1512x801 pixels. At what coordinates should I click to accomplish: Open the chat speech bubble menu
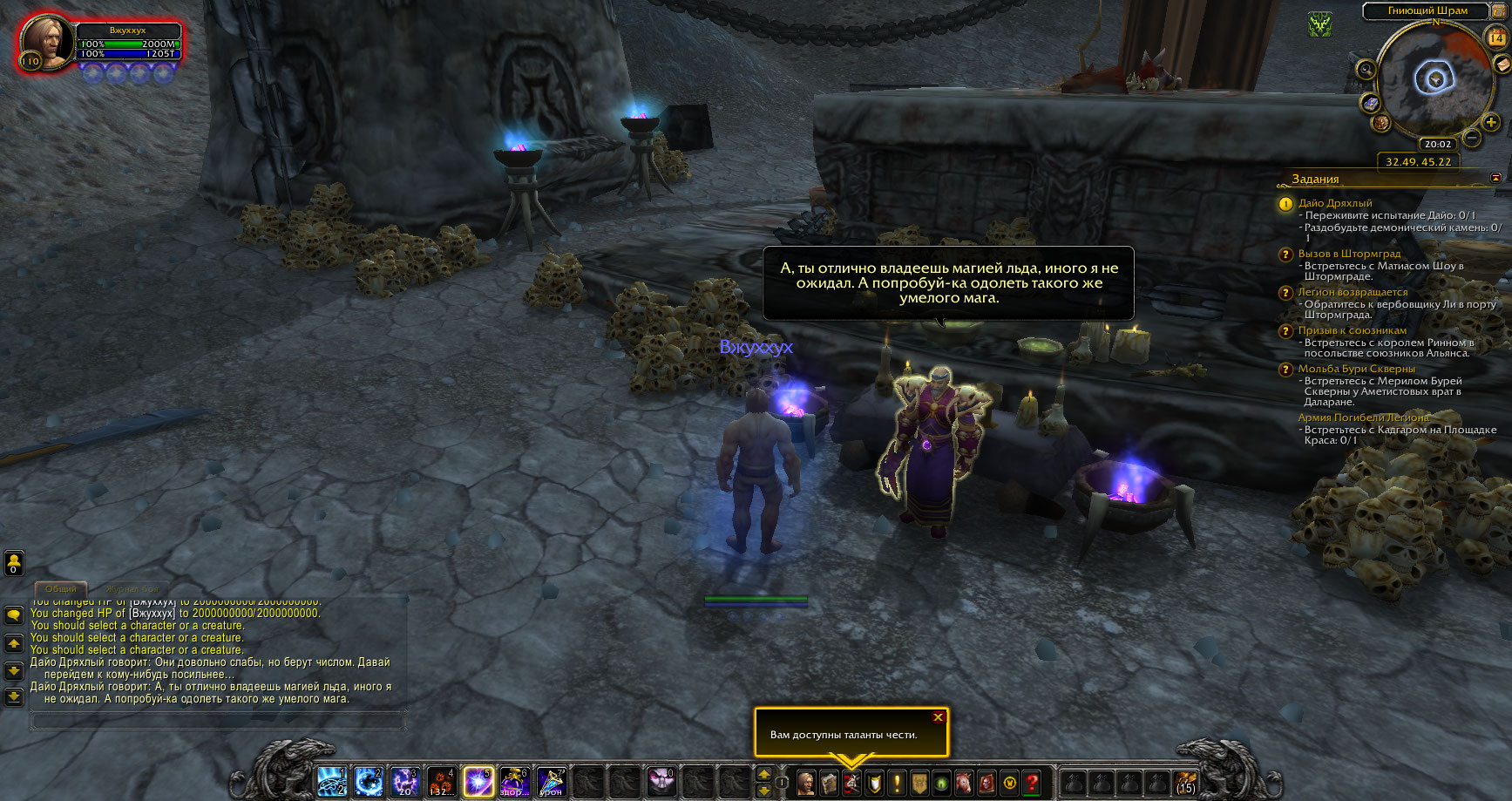pyautogui.click(x=14, y=615)
